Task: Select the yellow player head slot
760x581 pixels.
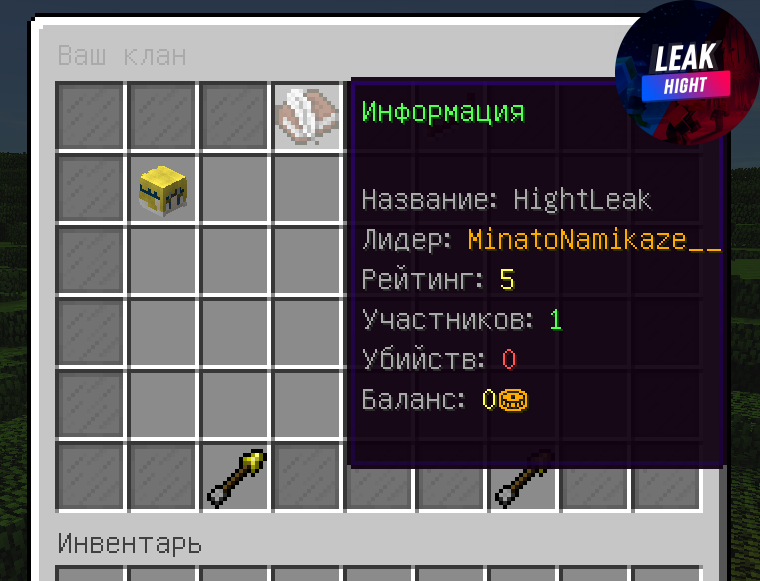Action: coord(163,189)
